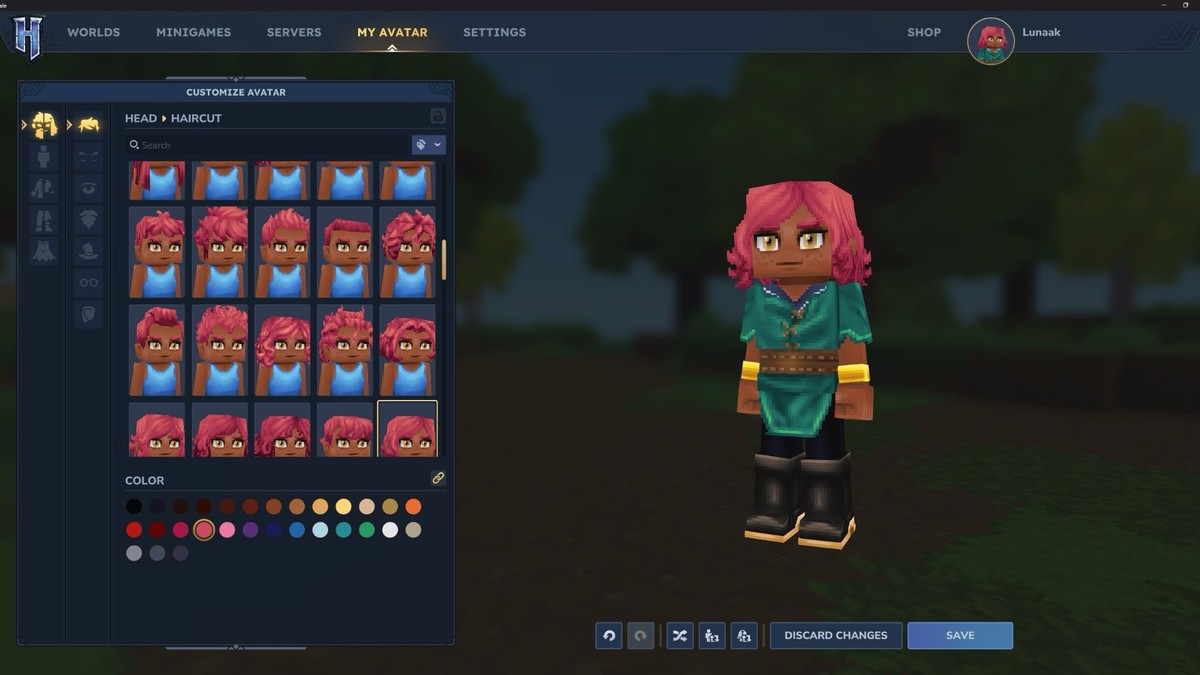This screenshot has width=1200, height=675.
Task: Discard changes to the avatar
Action: tap(836, 635)
